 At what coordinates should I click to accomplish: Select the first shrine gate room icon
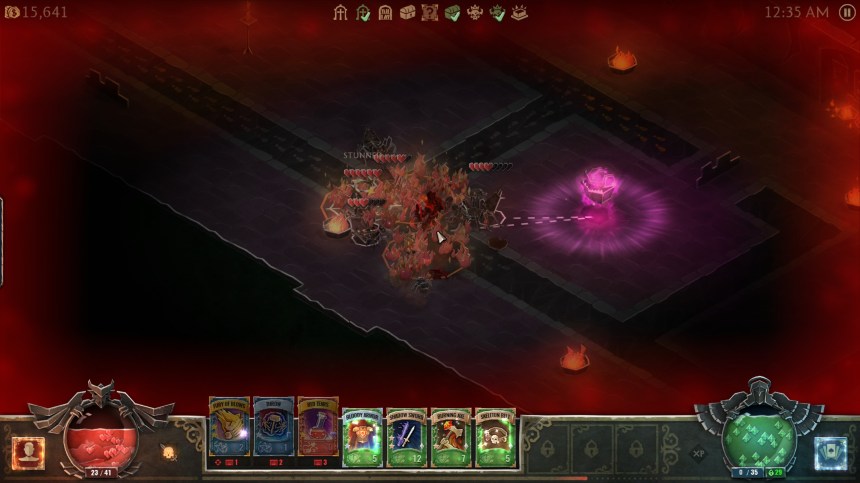click(x=341, y=12)
